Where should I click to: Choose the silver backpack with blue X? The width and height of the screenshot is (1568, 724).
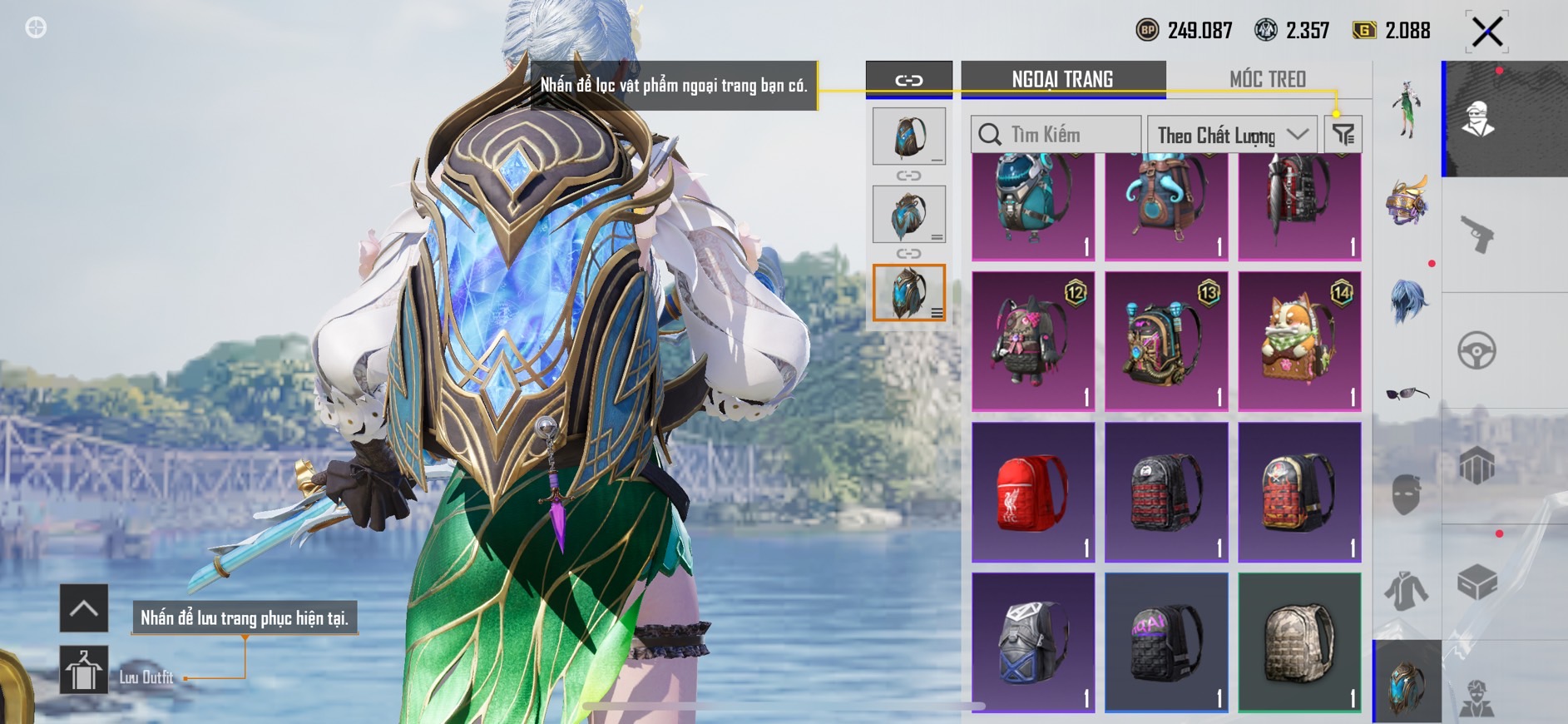click(1033, 642)
